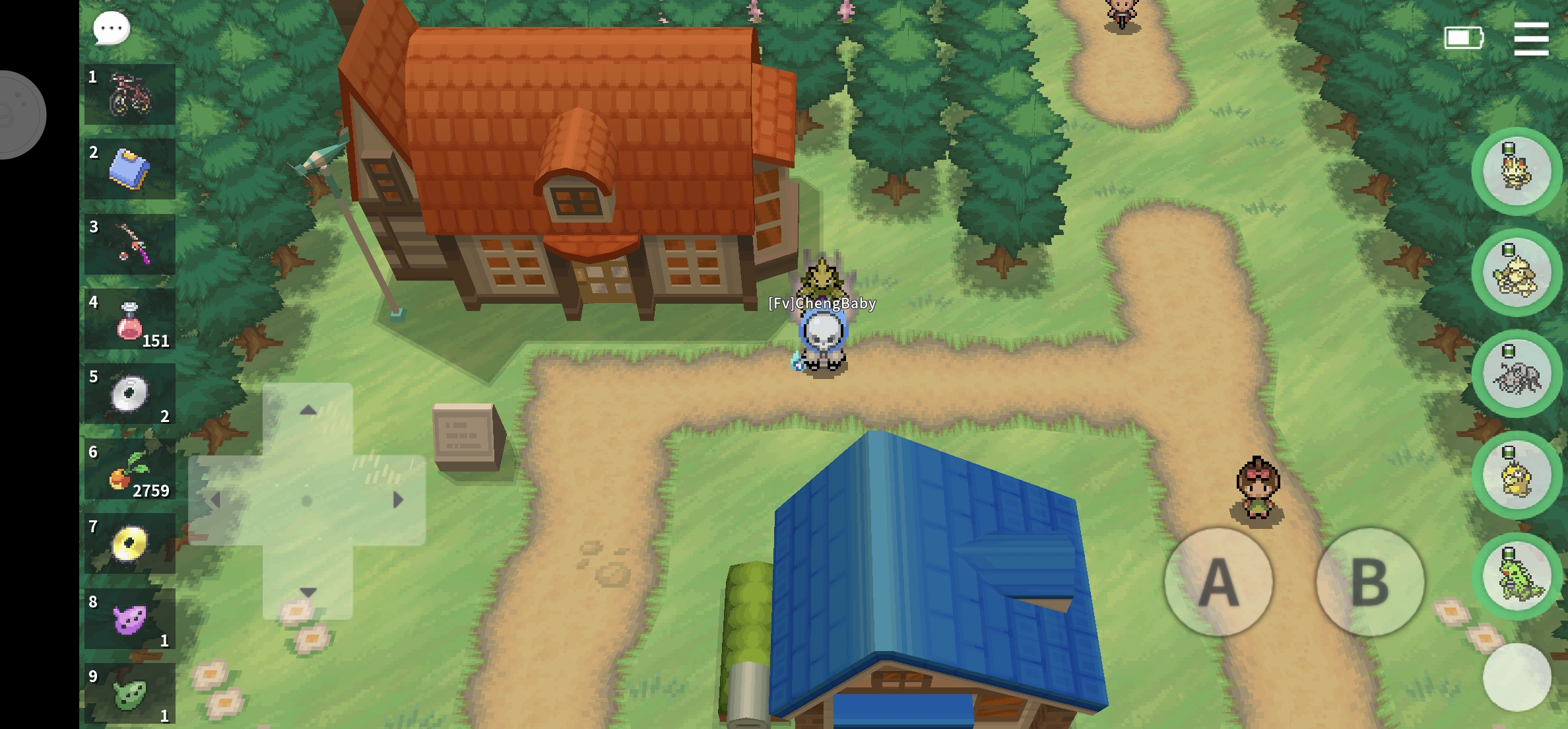1568x729 pixels.
Task: Select the gold disc in slot 7
Action: (129, 545)
